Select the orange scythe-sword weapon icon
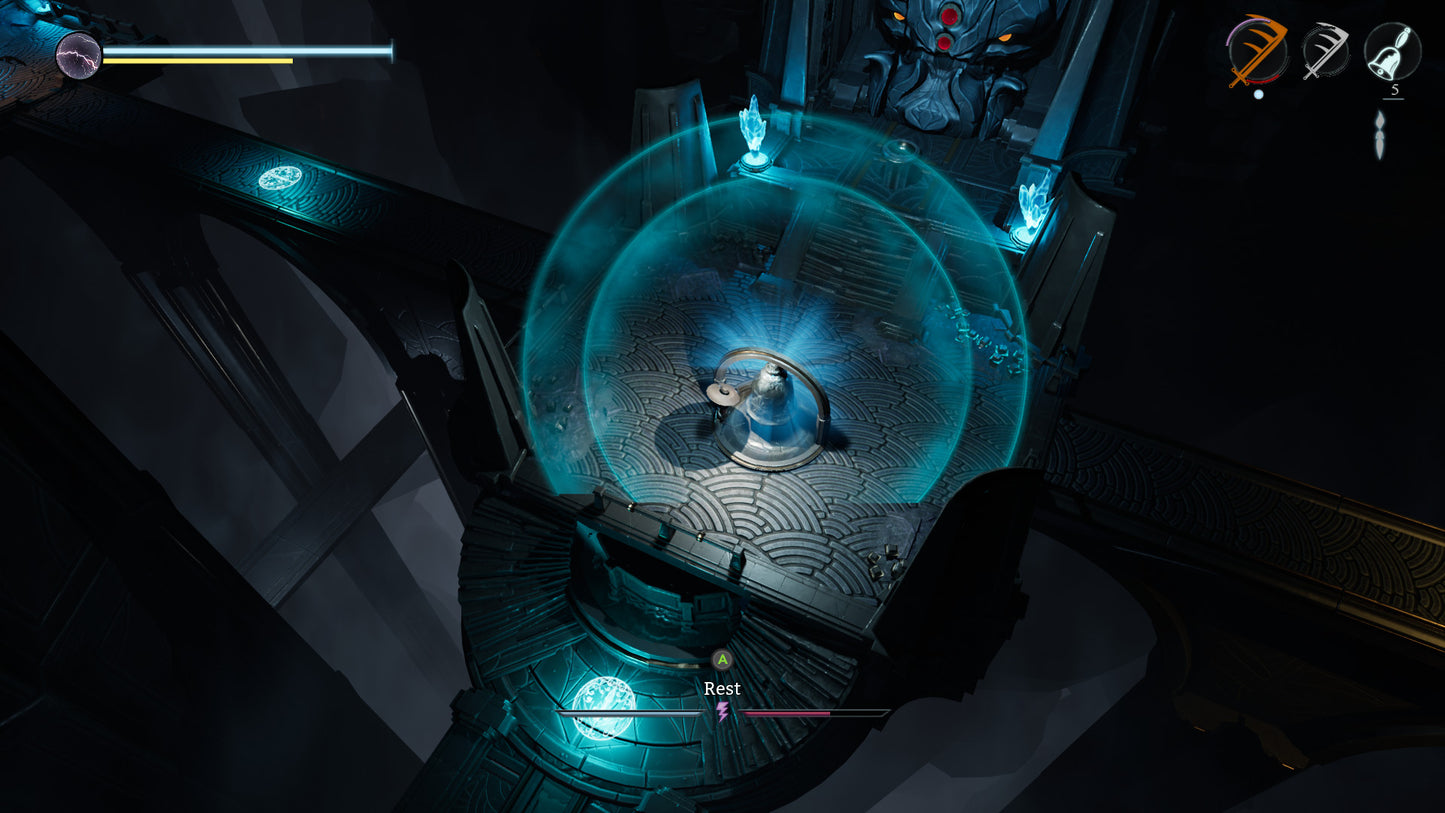The width and height of the screenshot is (1445, 813). pos(1257,49)
